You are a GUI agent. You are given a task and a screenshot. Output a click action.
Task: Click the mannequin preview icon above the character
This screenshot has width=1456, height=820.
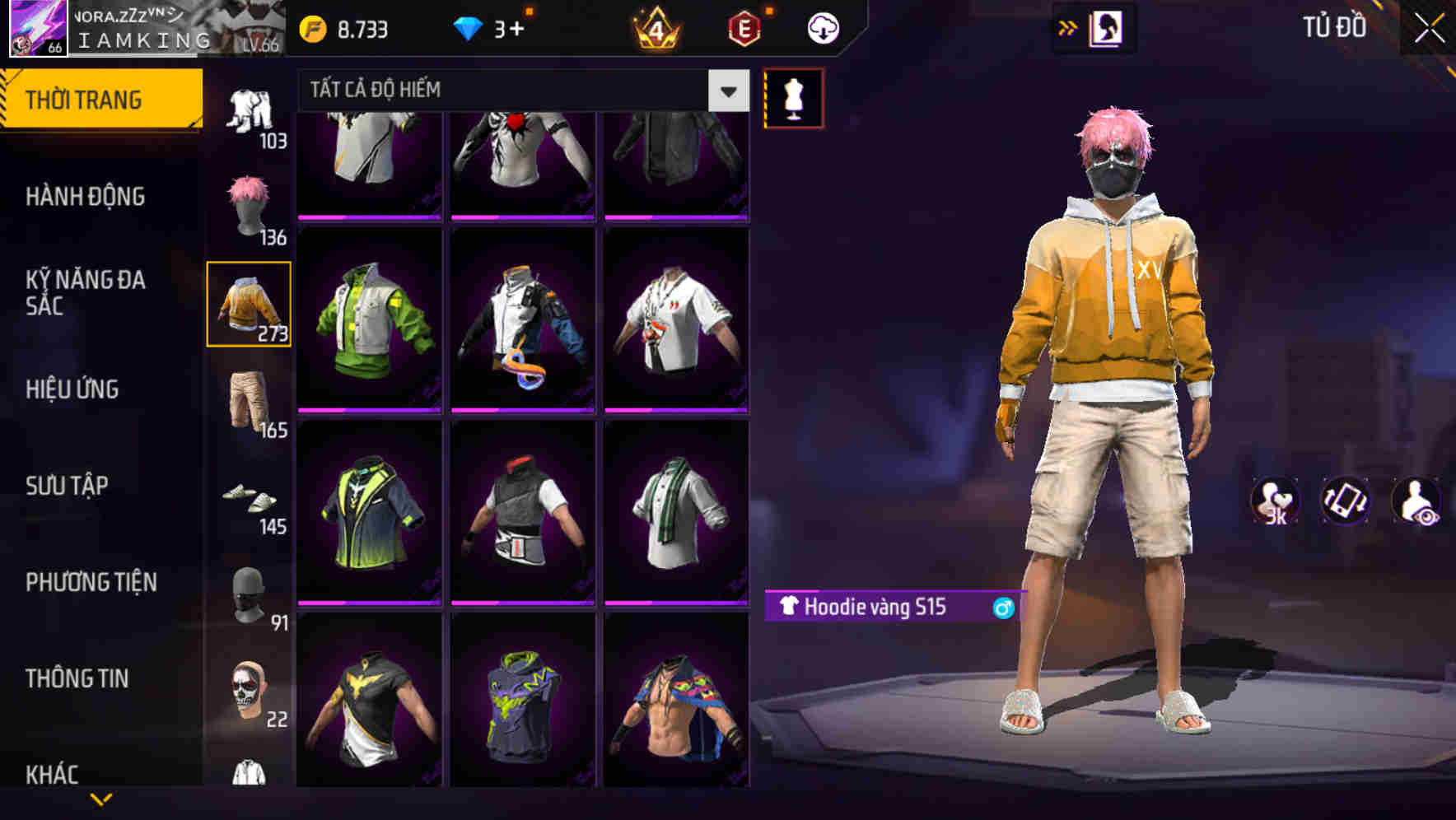point(793,96)
